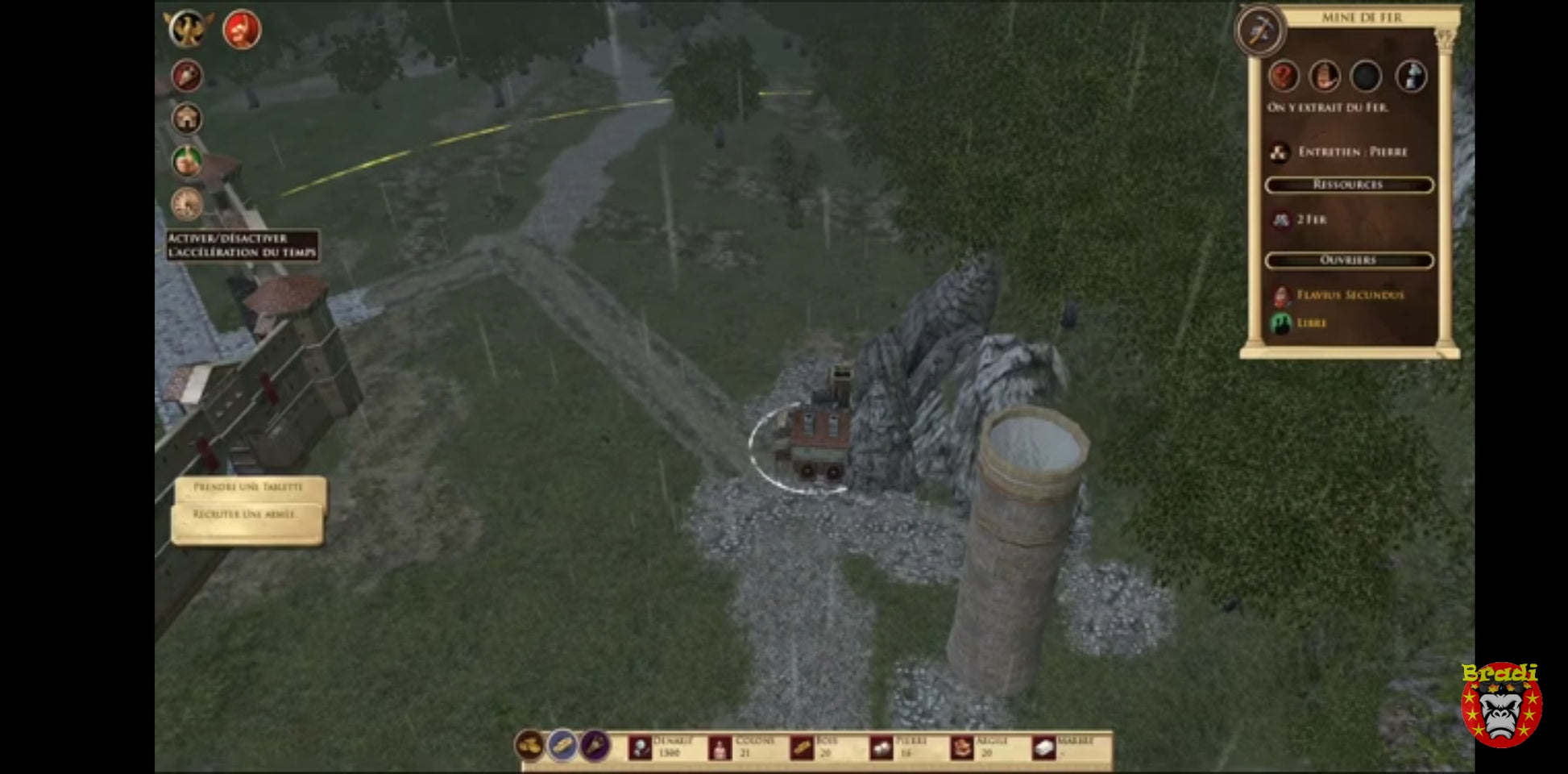This screenshot has height=774, width=1568.
Task: Toggle time acceleration with the beige icon
Action: [x=187, y=204]
